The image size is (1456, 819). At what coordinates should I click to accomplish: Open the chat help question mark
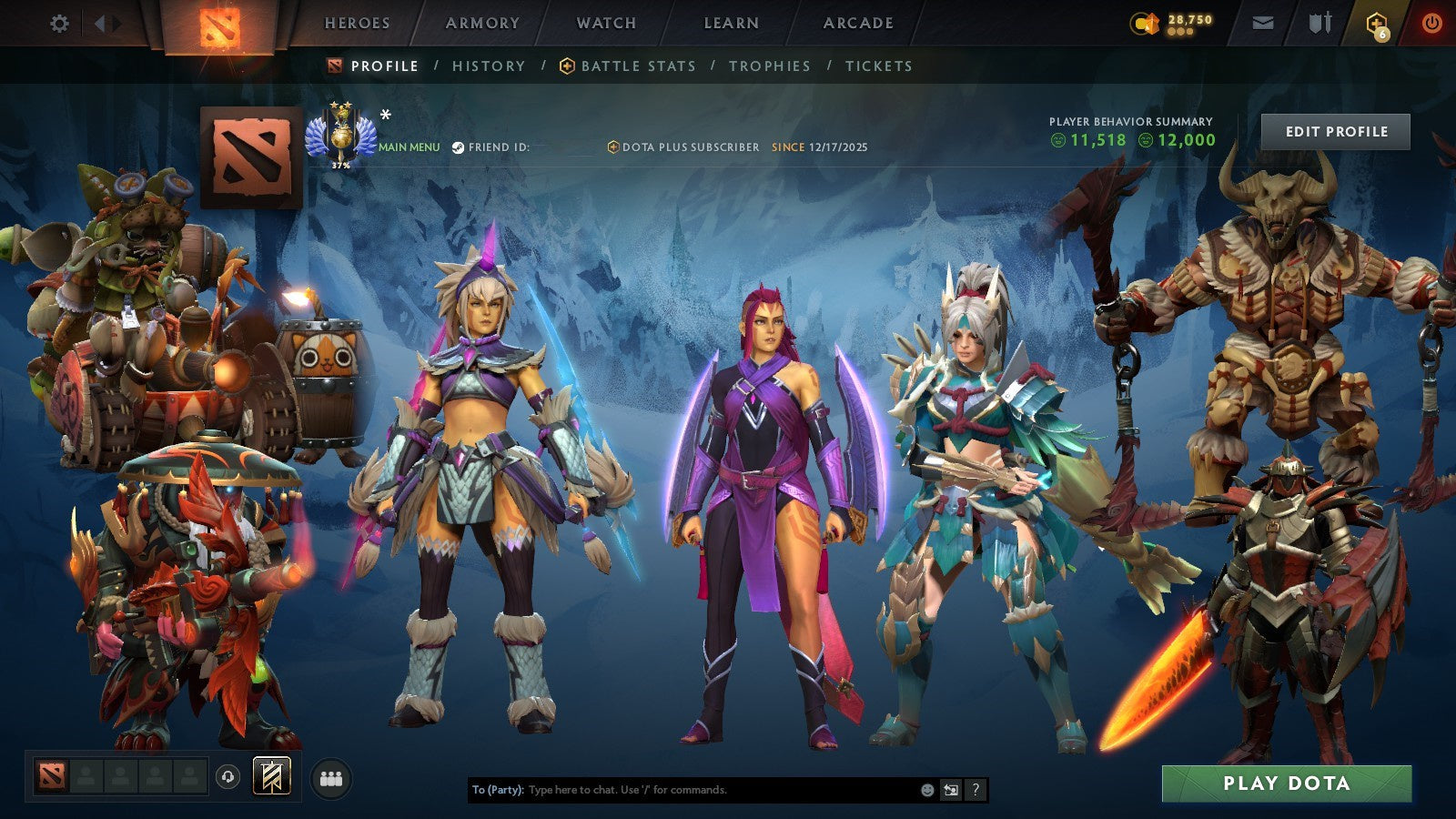pos(976,791)
